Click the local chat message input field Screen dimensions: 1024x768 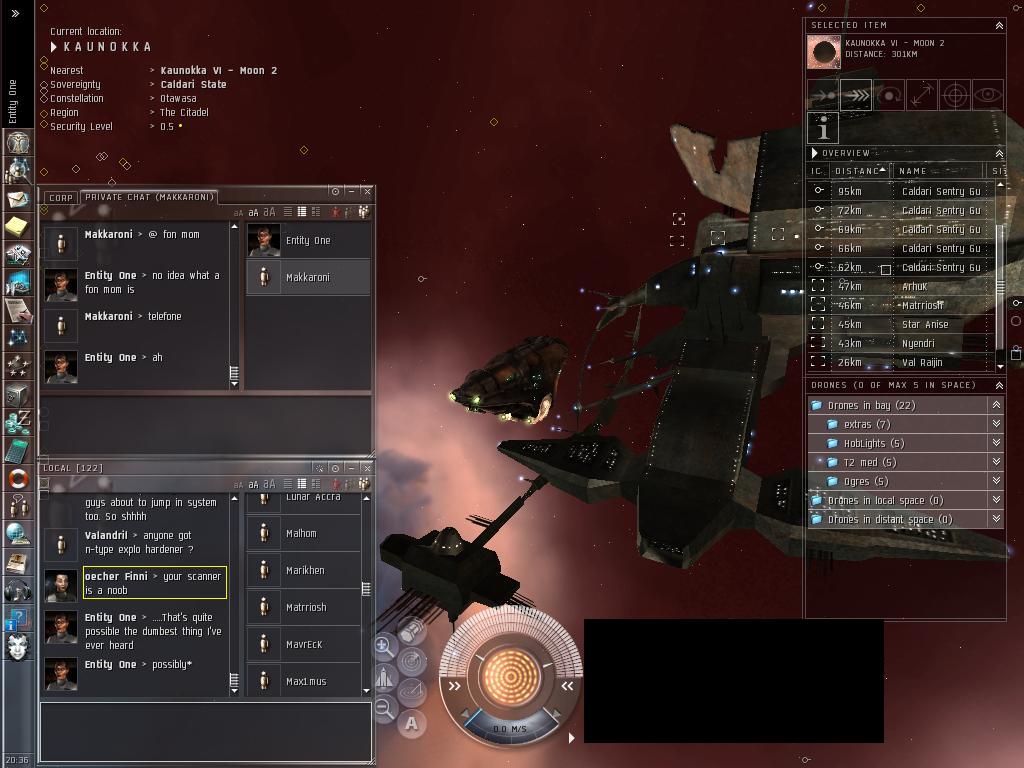pos(205,732)
